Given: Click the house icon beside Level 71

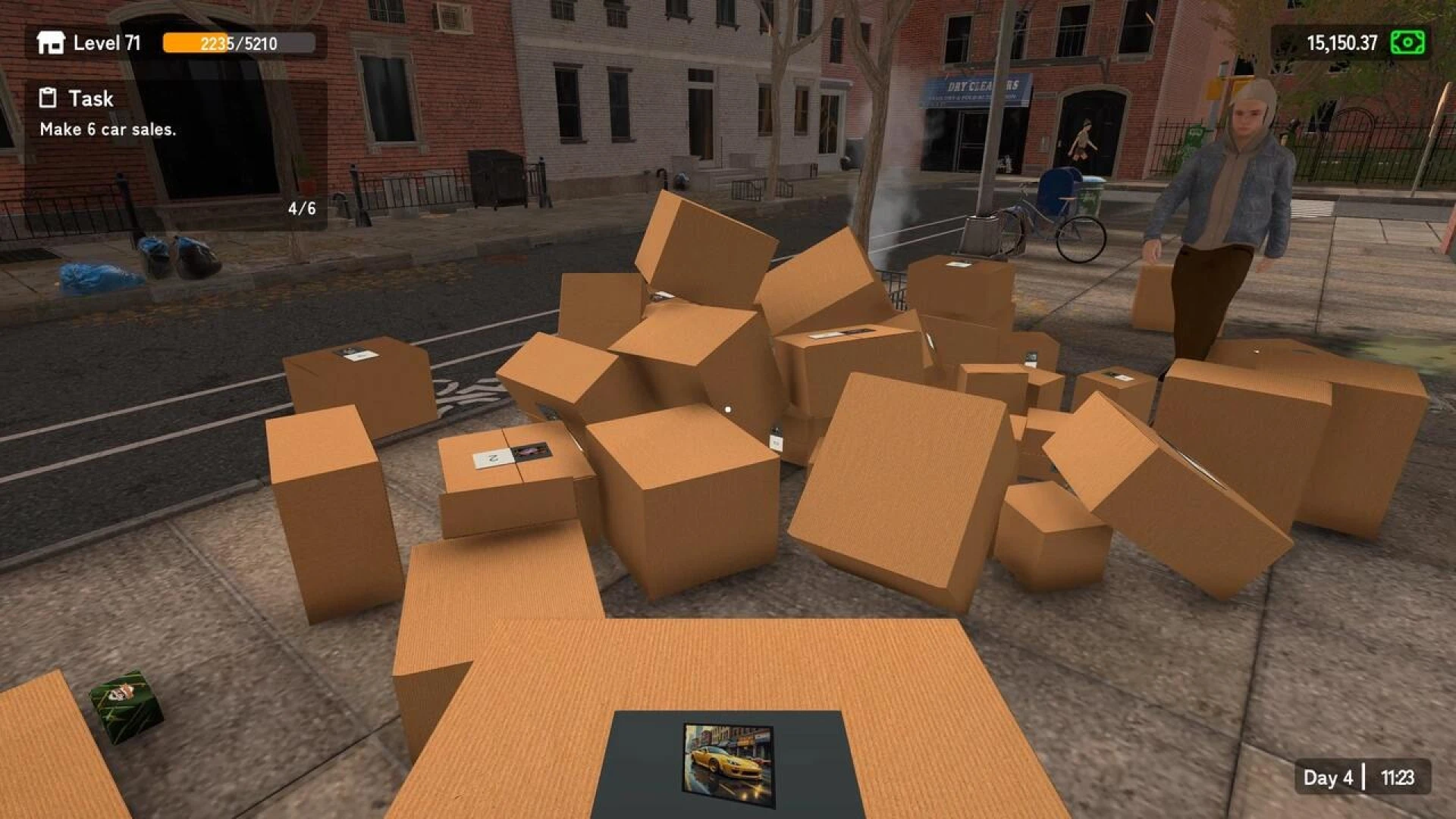Looking at the screenshot, I should [50, 43].
